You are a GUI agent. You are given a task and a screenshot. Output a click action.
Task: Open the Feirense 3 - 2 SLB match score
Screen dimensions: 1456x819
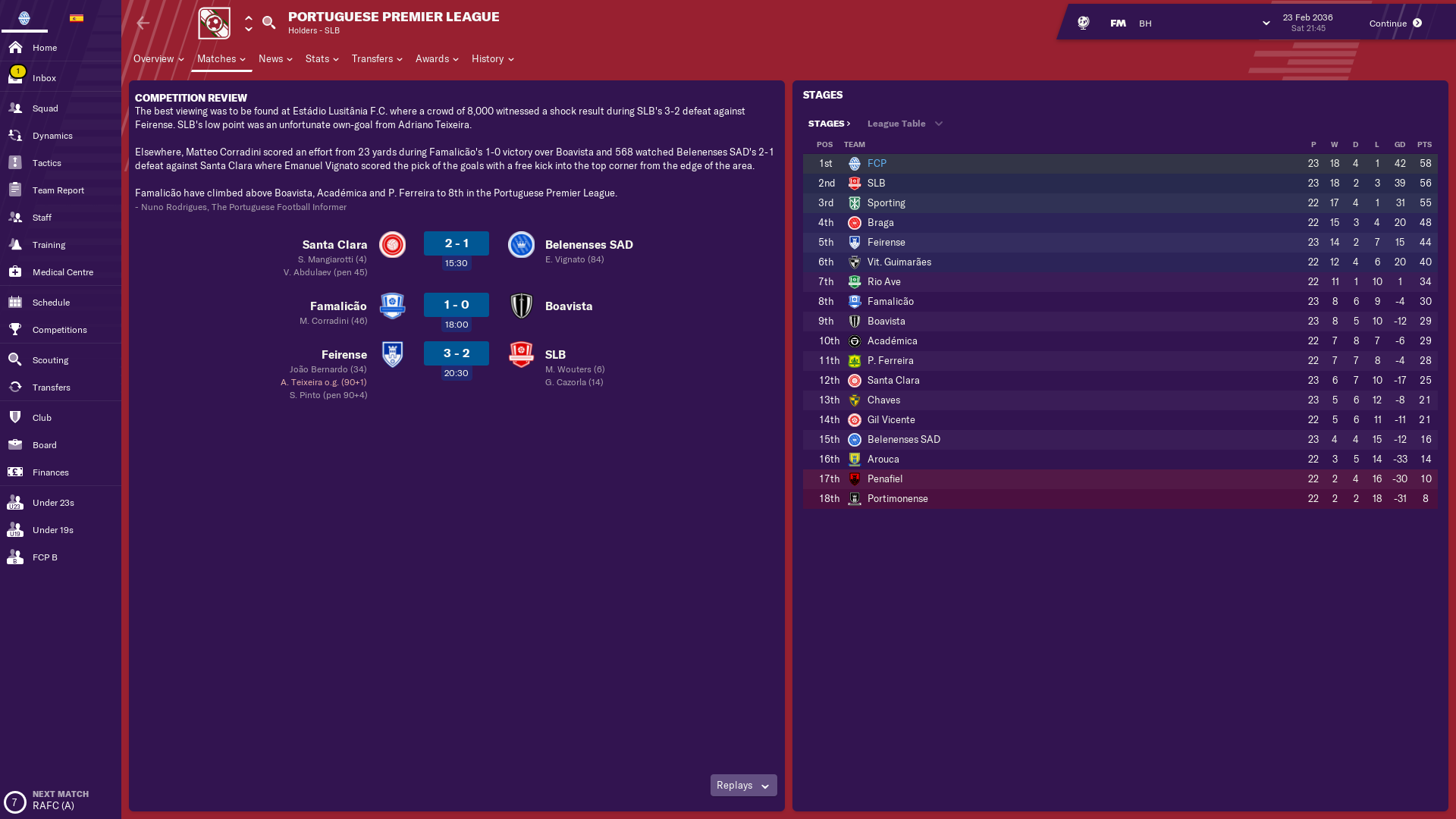click(456, 354)
